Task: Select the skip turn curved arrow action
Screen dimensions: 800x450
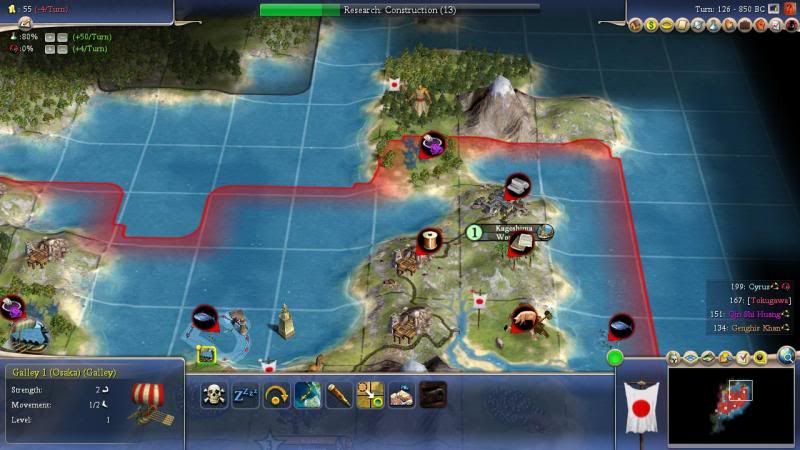Action: pos(277,394)
